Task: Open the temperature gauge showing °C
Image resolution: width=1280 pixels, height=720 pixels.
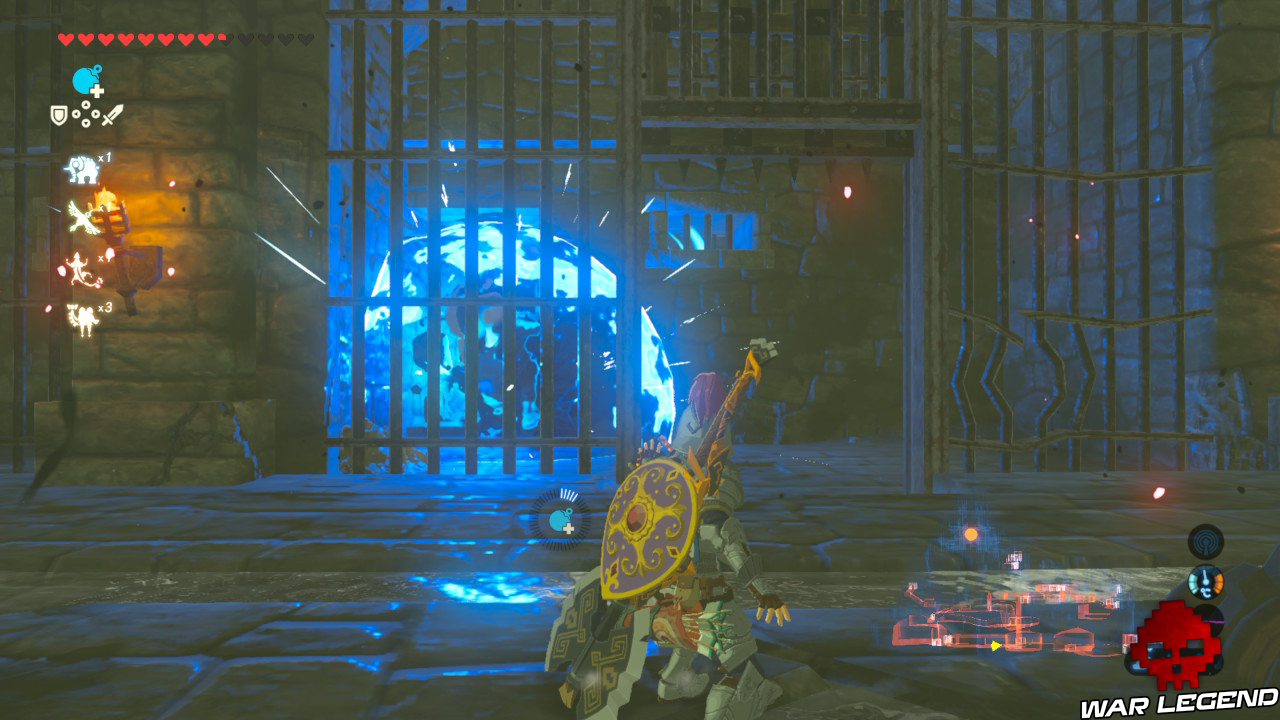Action: [1206, 582]
